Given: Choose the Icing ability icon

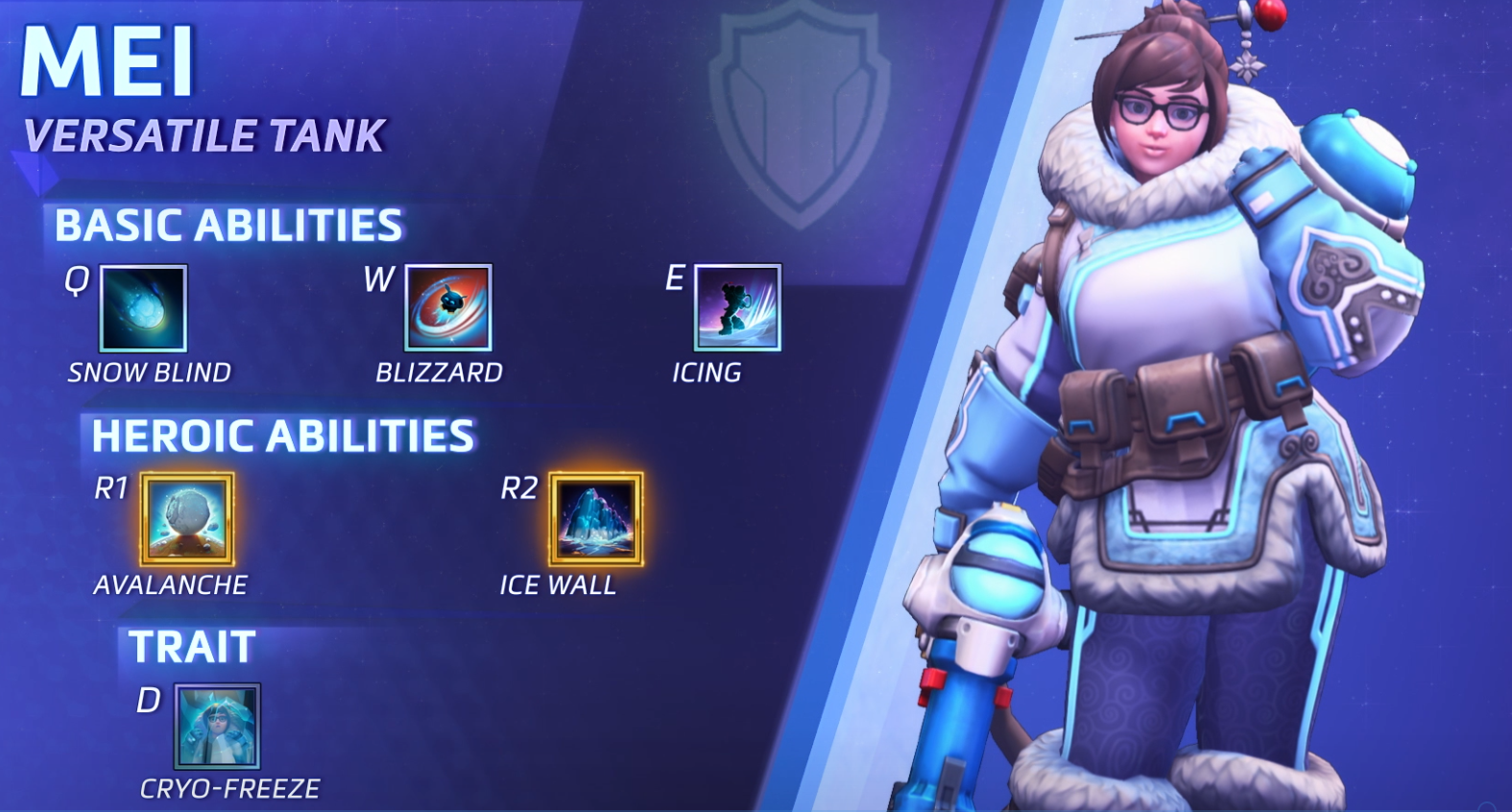Looking at the screenshot, I should pos(737,308).
